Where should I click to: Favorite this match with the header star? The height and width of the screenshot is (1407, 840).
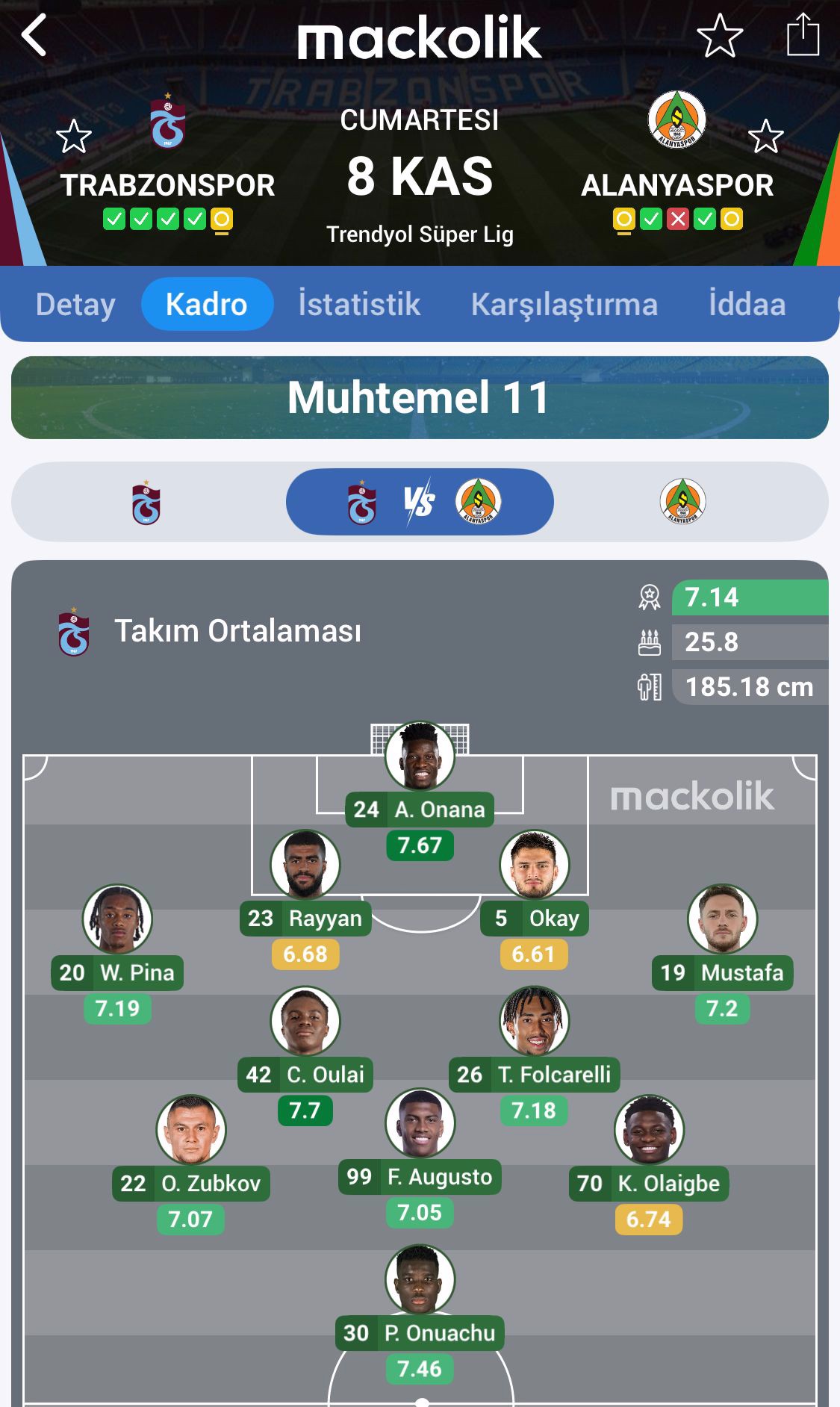(x=719, y=35)
